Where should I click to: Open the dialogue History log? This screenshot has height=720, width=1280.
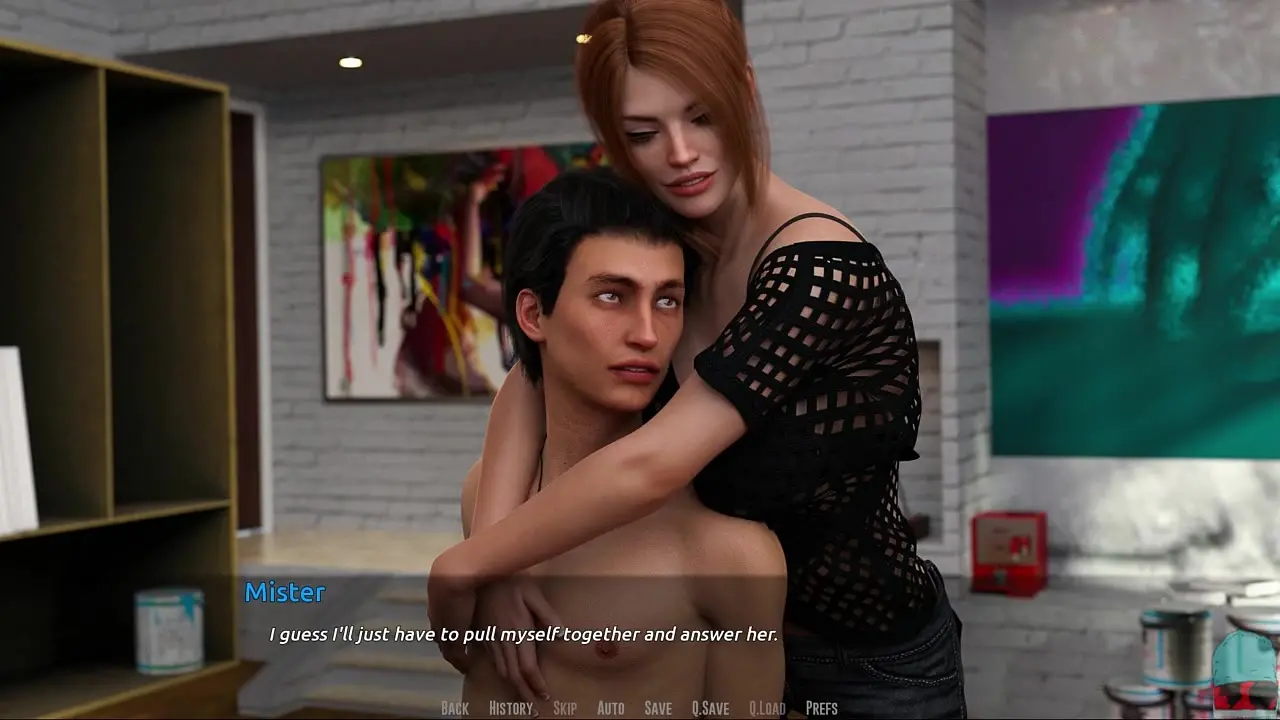511,708
